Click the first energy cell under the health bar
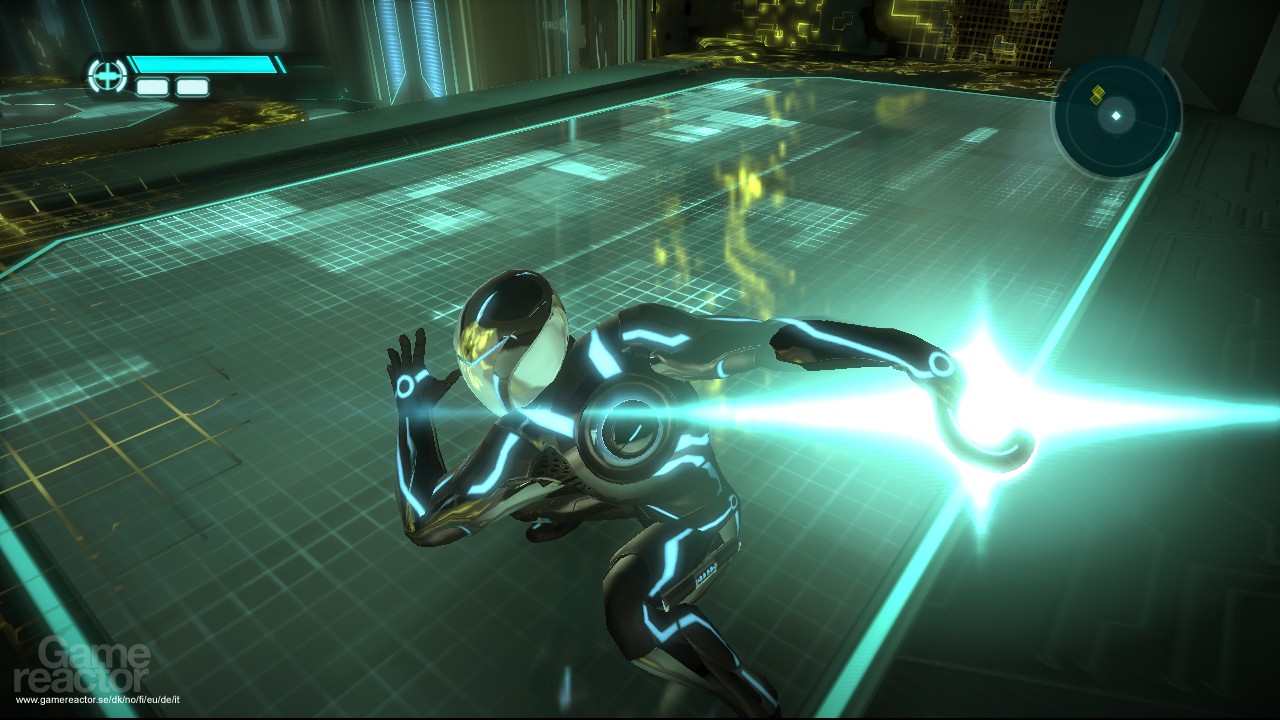The width and height of the screenshot is (1280, 720). (153, 88)
